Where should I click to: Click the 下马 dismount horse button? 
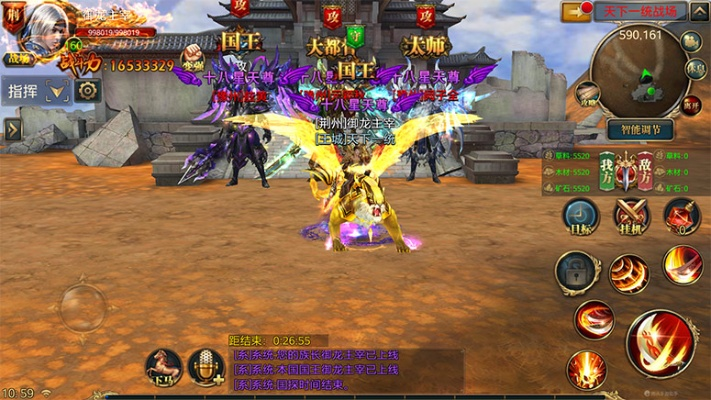(x=163, y=367)
